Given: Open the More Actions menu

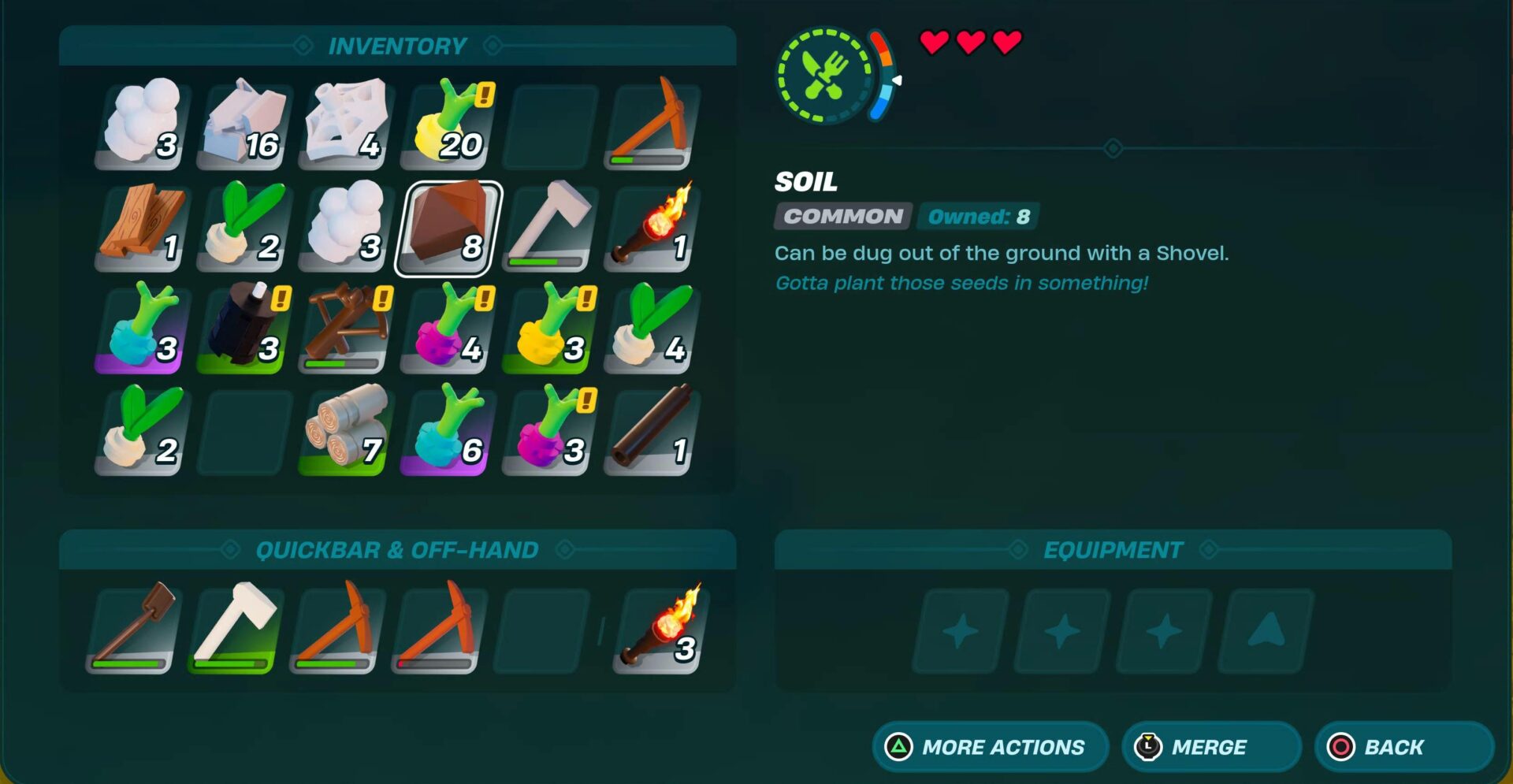Looking at the screenshot, I should 990,746.
